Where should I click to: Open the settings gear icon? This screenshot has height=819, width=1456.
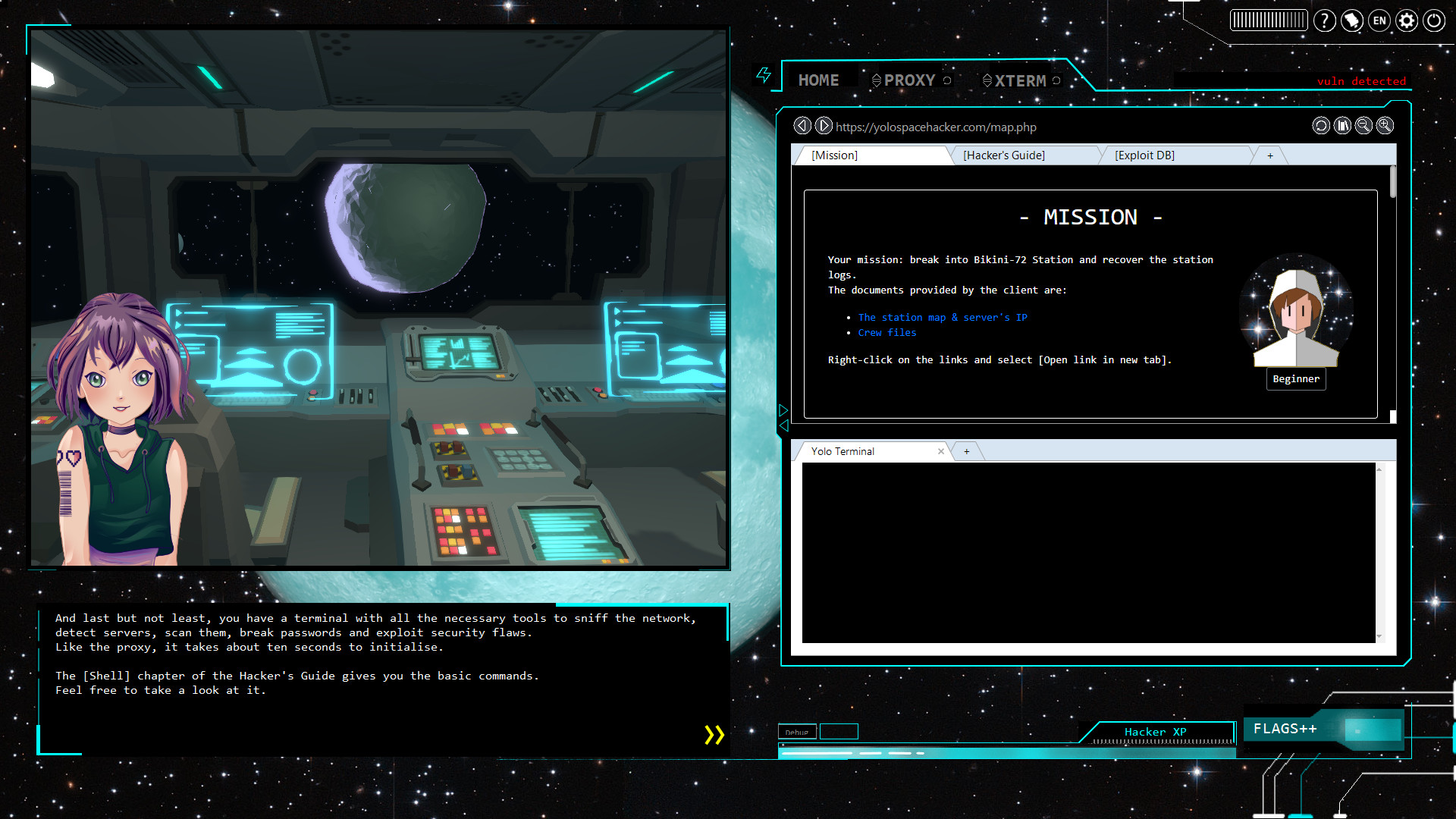1407,20
